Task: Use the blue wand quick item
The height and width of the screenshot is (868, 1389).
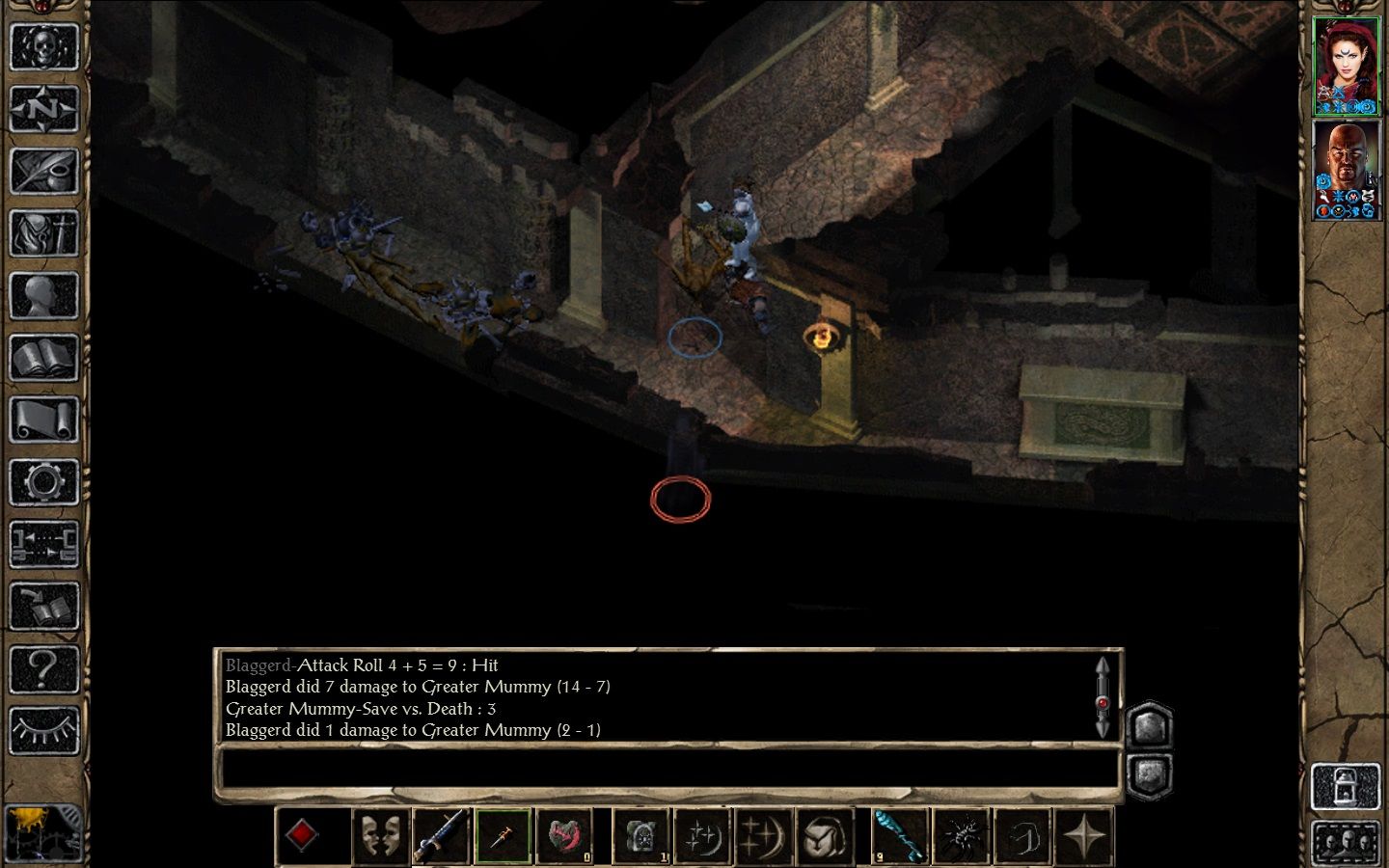Action: click(900, 835)
